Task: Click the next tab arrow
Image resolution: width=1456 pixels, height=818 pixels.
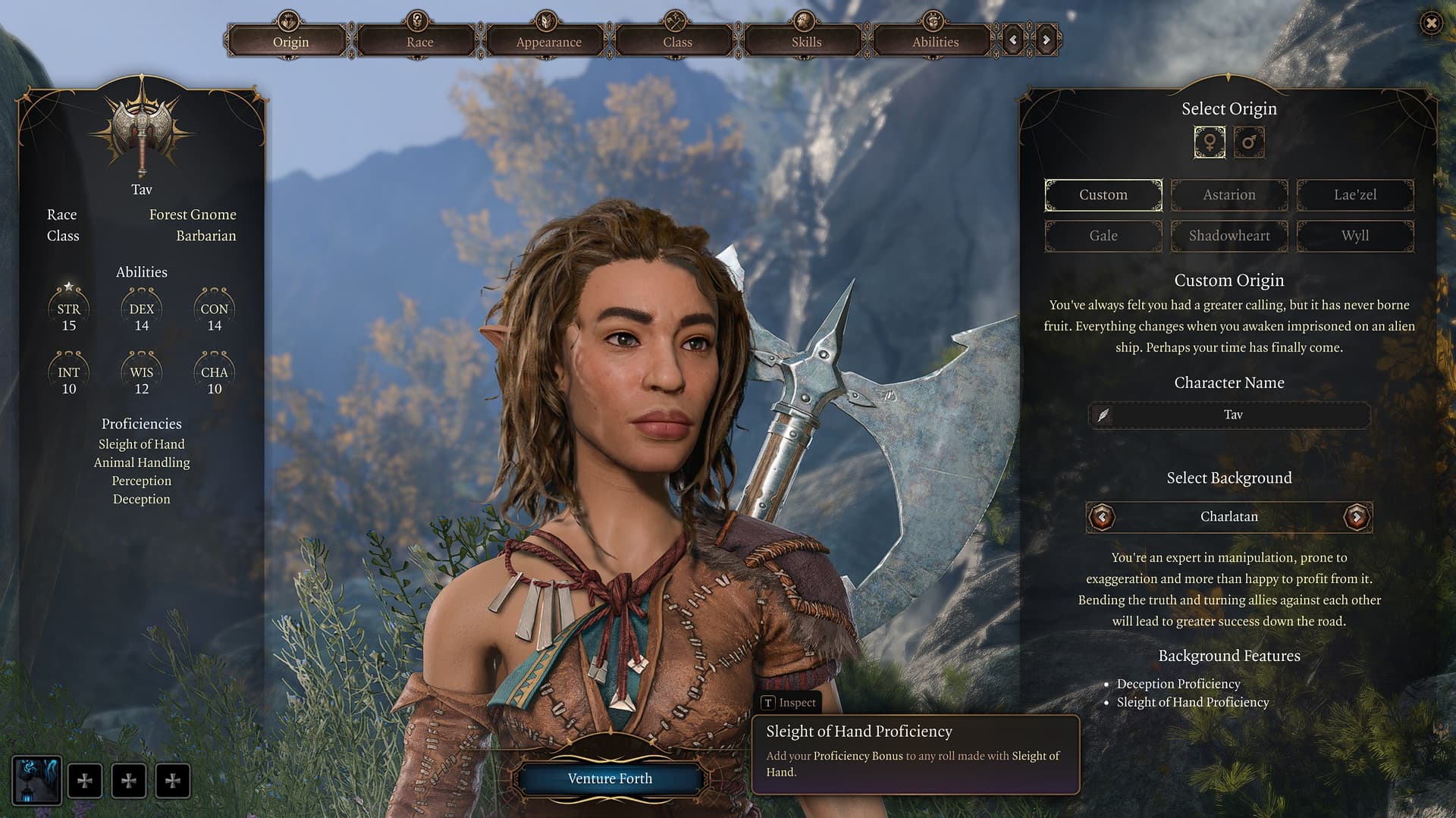Action: coord(1046,40)
